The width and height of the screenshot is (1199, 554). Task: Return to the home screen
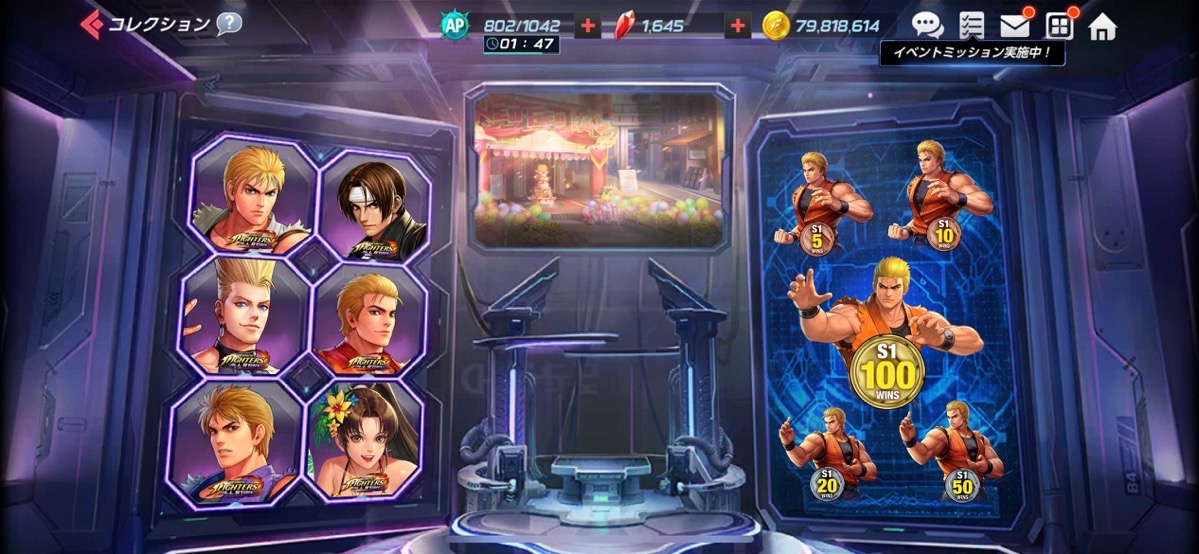(x=1102, y=26)
